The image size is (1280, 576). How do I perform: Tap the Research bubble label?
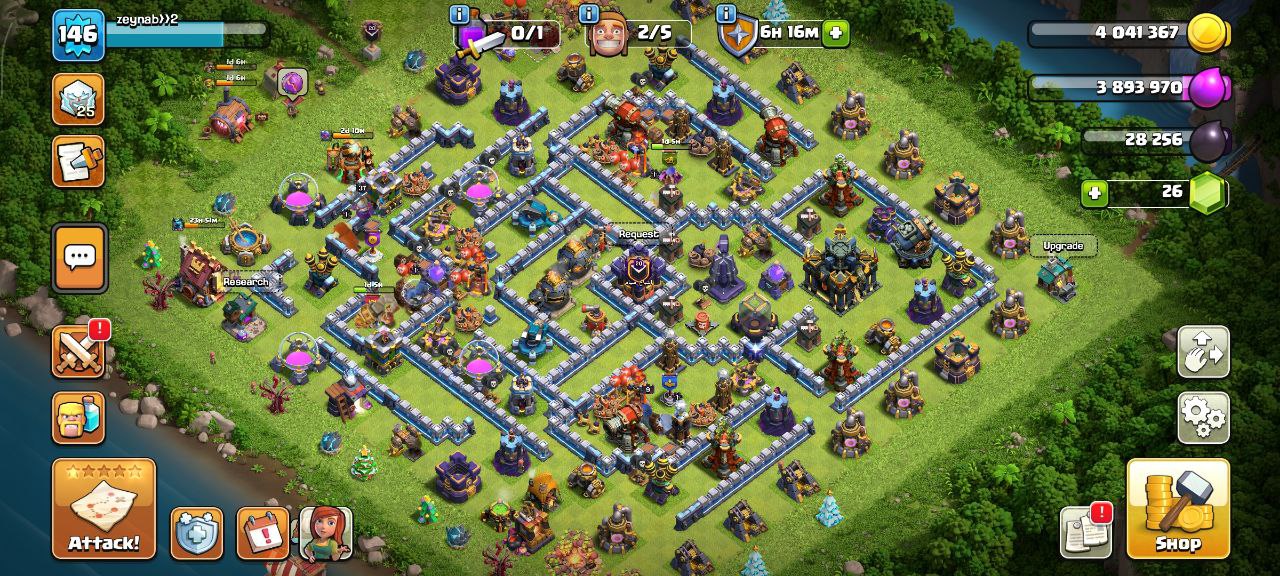point(246,282)
